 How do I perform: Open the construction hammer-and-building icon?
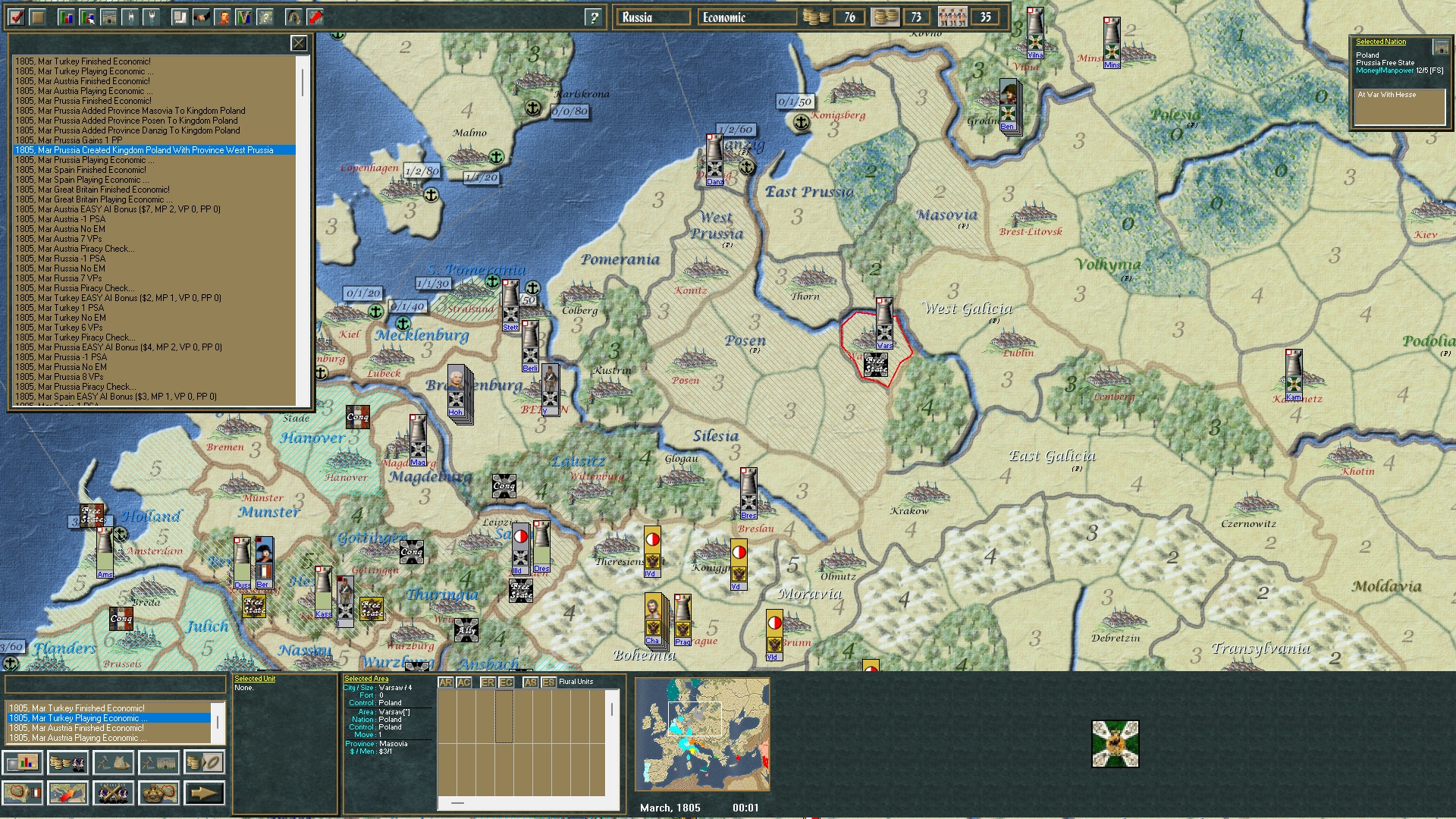coord(159,762)
